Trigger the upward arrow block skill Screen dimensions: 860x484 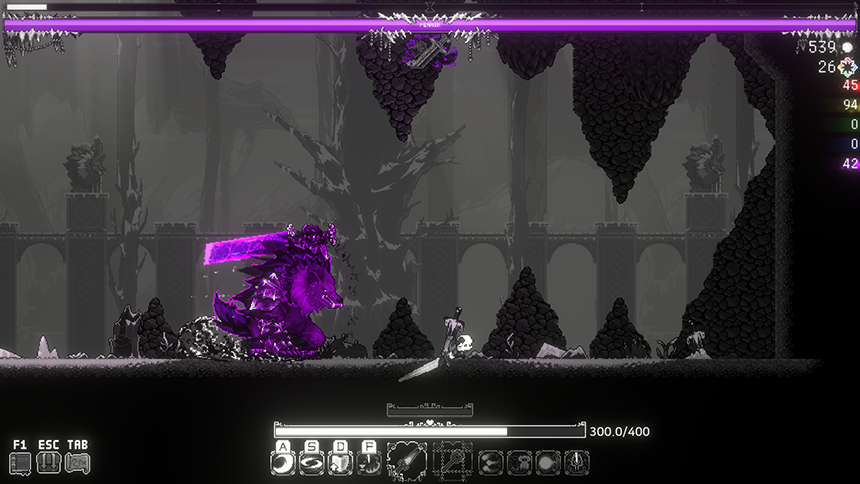341,463
